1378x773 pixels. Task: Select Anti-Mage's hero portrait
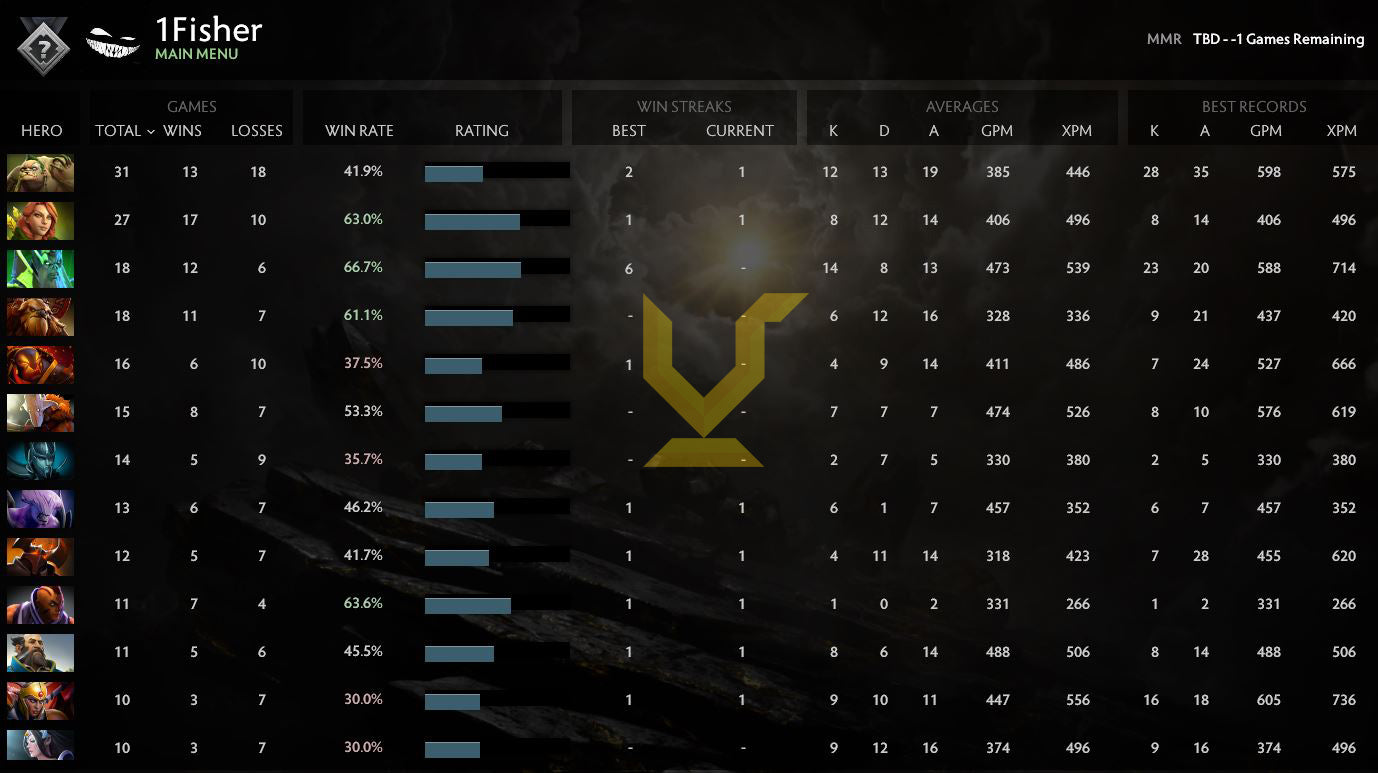[x=40, y=604]
